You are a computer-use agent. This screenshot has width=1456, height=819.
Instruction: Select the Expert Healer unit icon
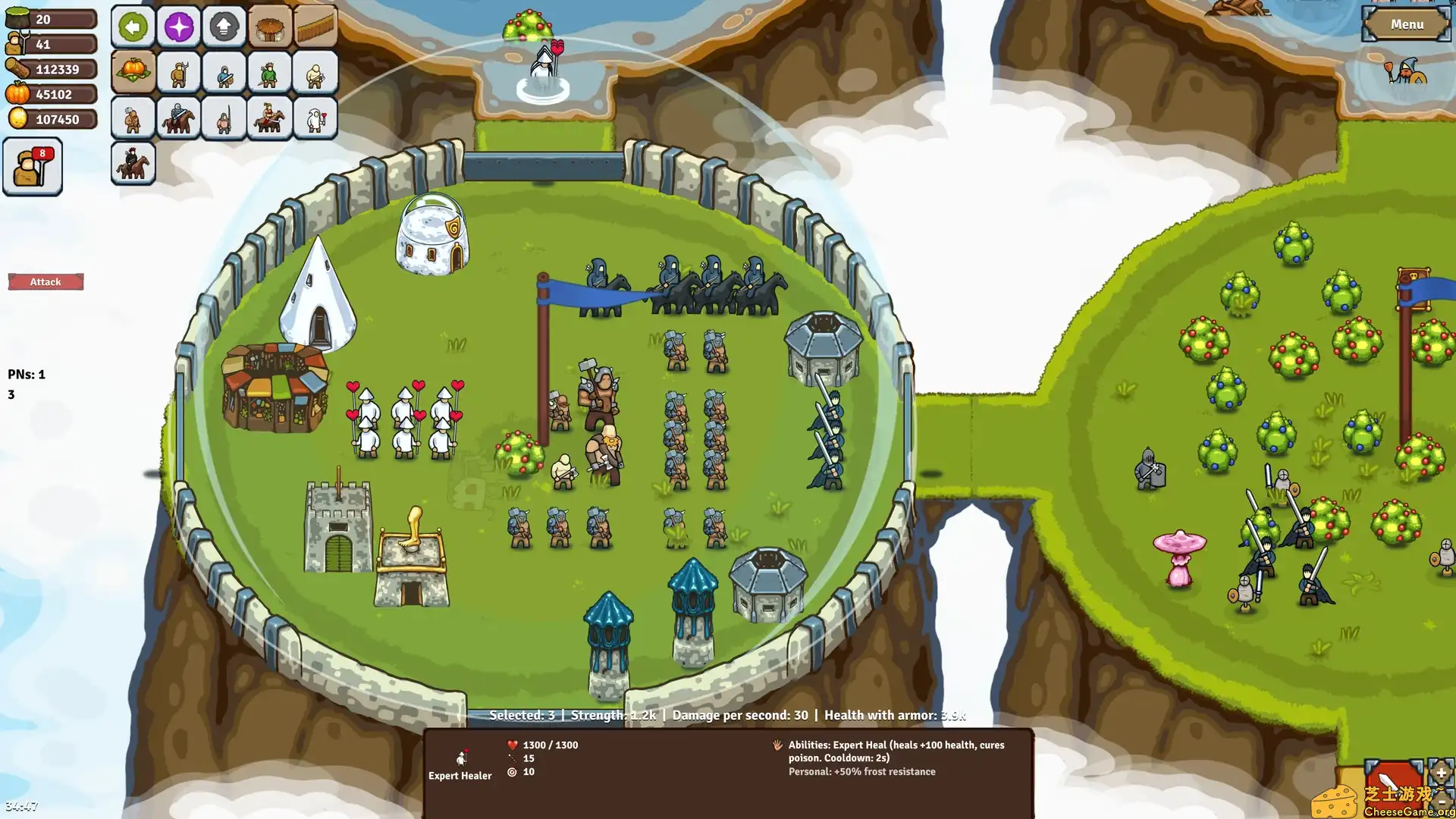pyautogui.click(x=315, y=118)
